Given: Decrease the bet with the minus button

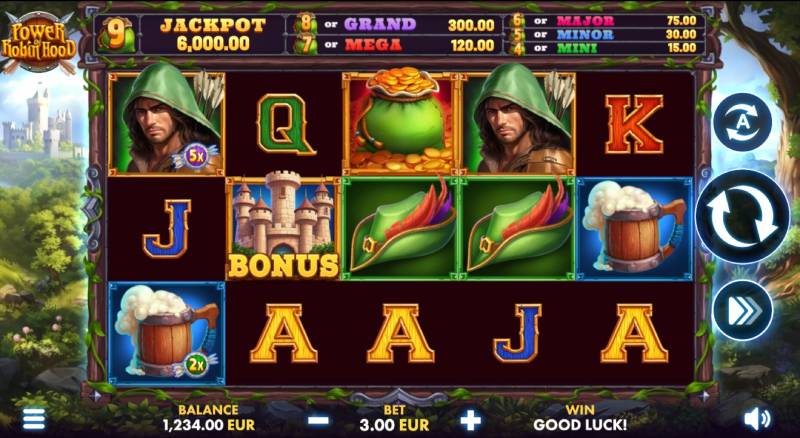Looking at the screenshot, I should [x=318, y=420].
